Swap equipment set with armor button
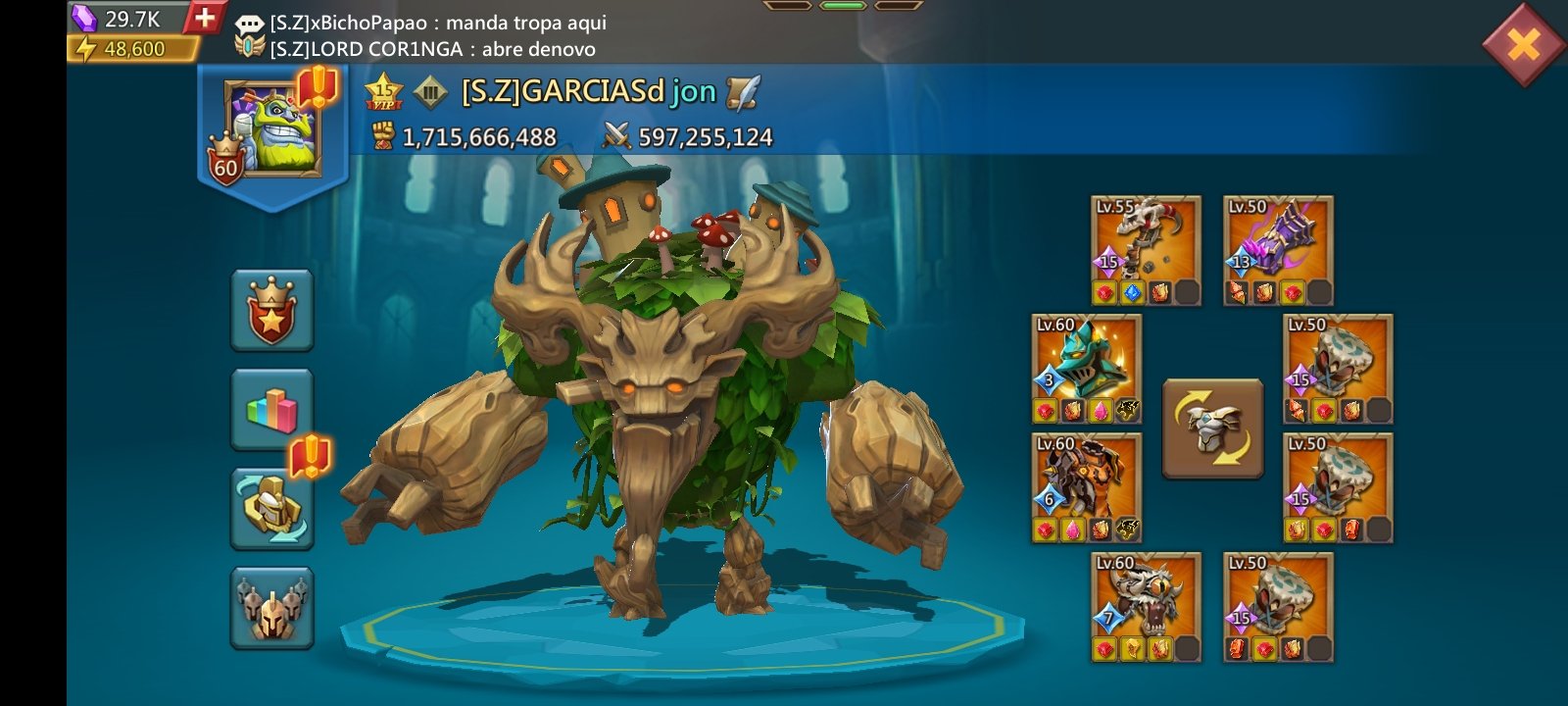Screen dimensions: 1568x706 [x=1212, y=429]
